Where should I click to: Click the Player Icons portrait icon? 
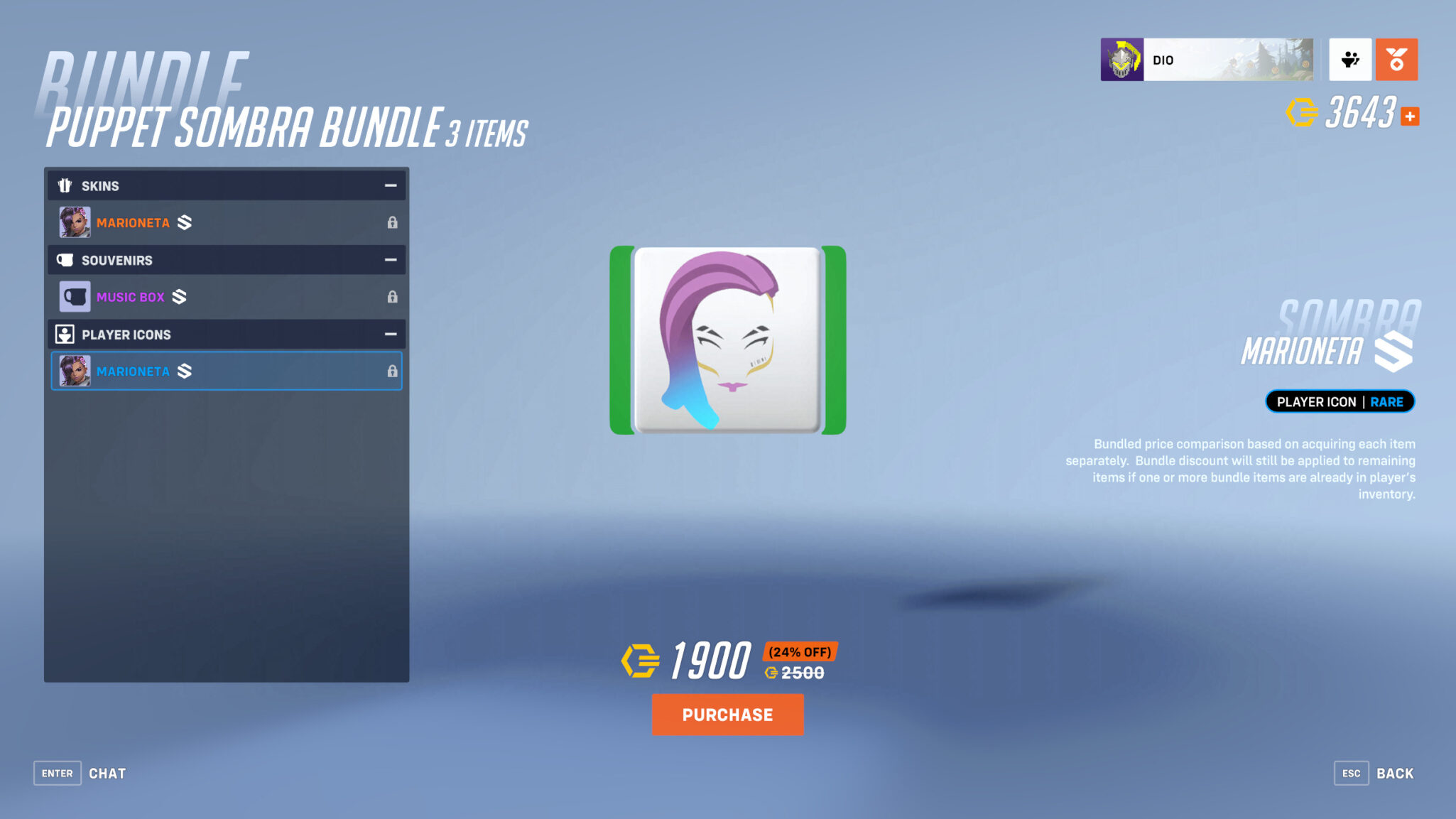(x=65, y=334)
